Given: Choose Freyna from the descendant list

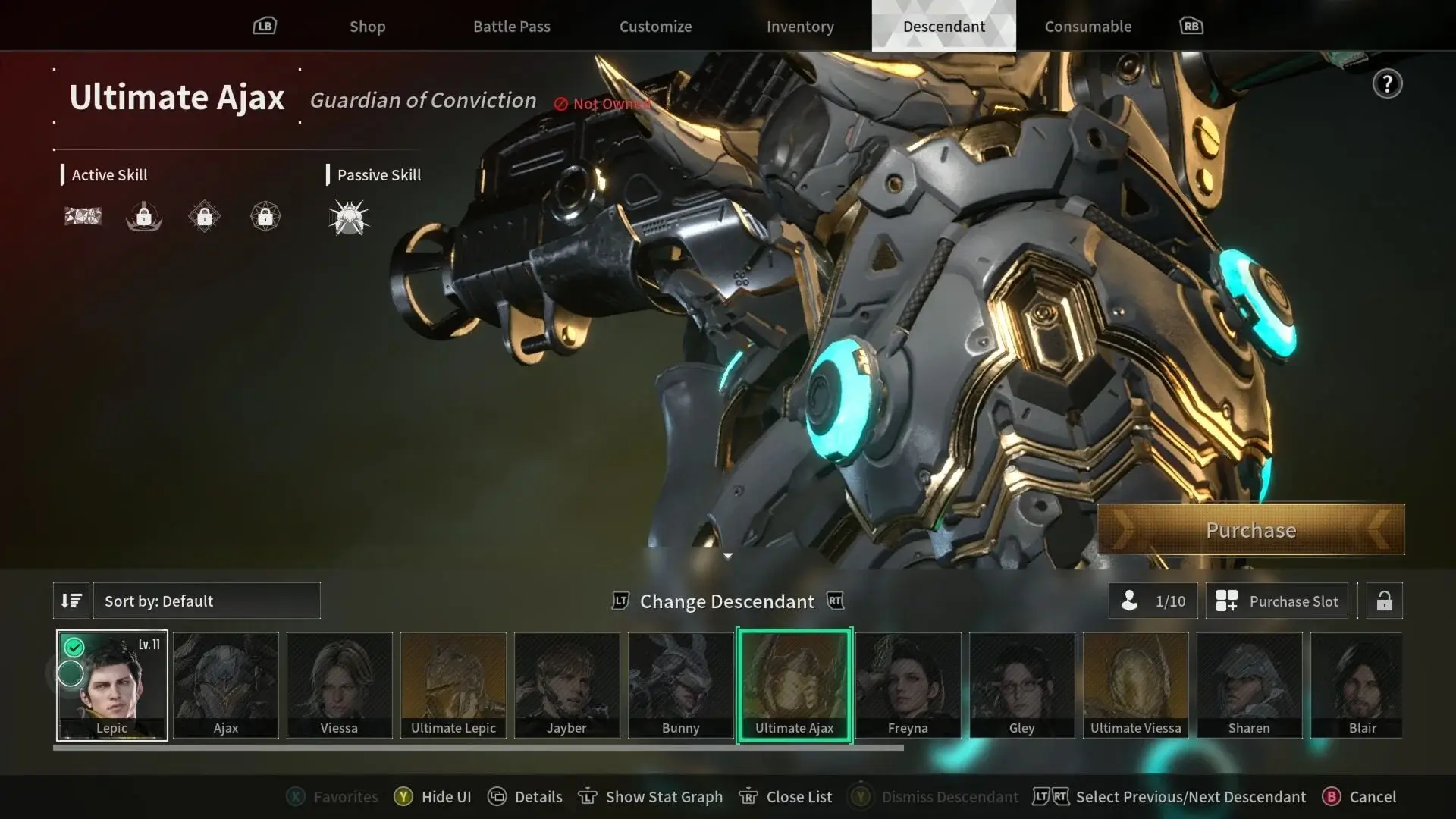Looking at the screenshot, I should point(908,685).
